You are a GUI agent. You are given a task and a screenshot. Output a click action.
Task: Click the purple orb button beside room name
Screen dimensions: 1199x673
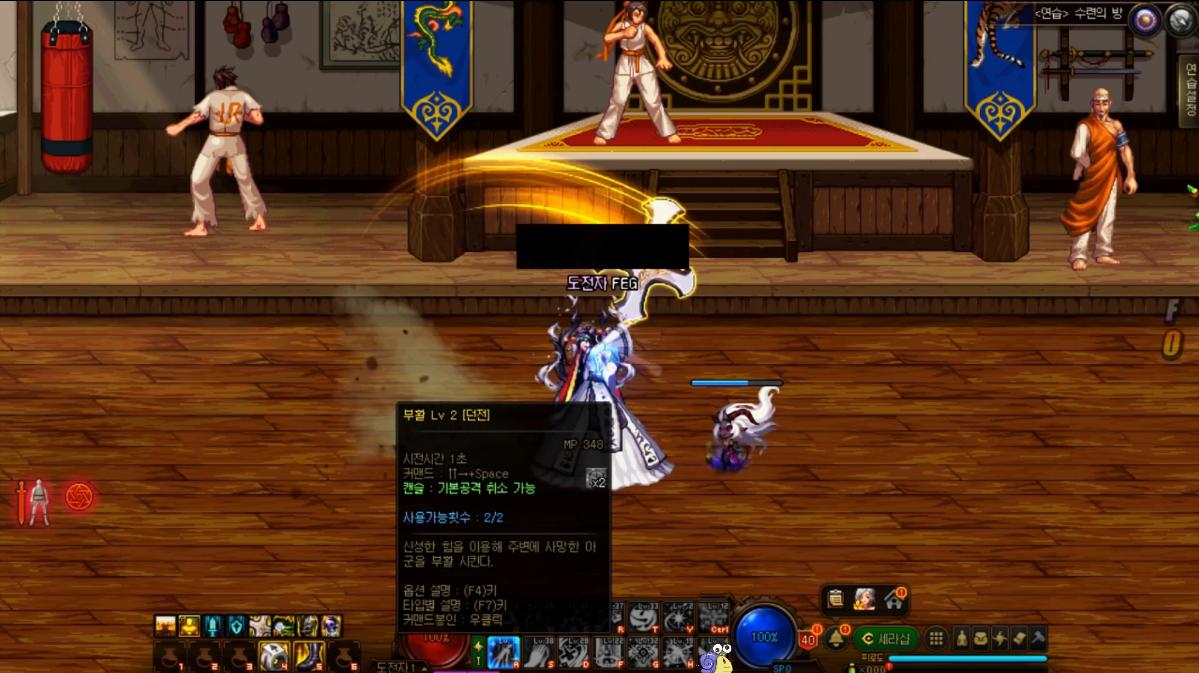[1145, 20]
